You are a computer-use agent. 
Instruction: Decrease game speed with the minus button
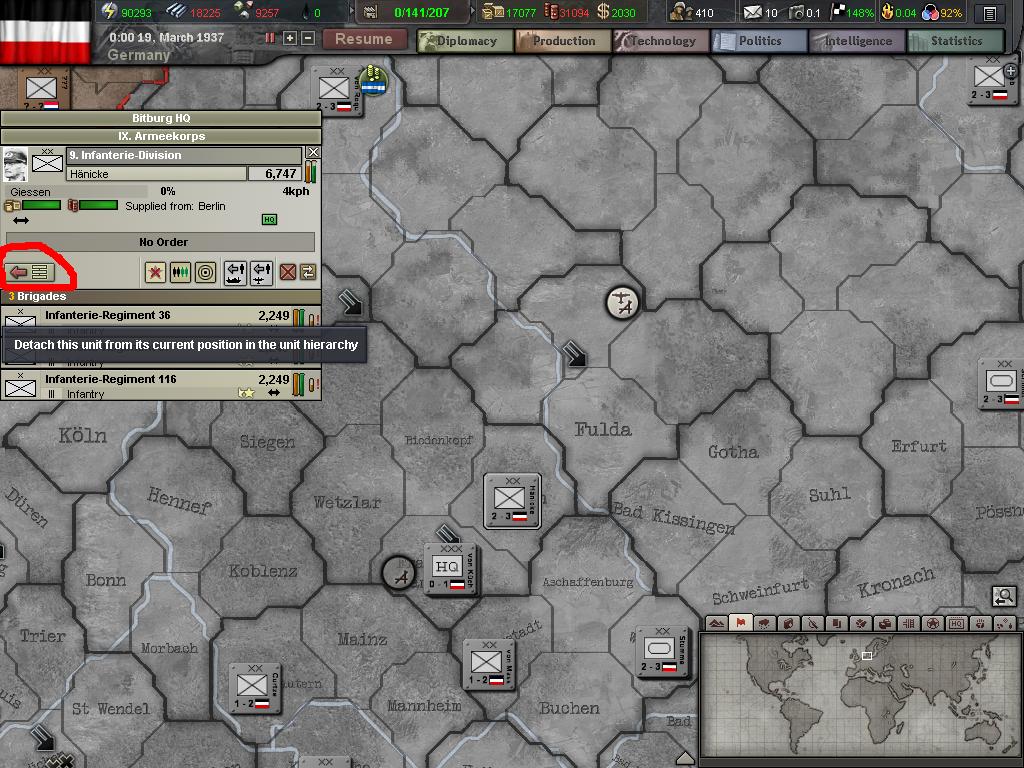(x=307, y=38)
